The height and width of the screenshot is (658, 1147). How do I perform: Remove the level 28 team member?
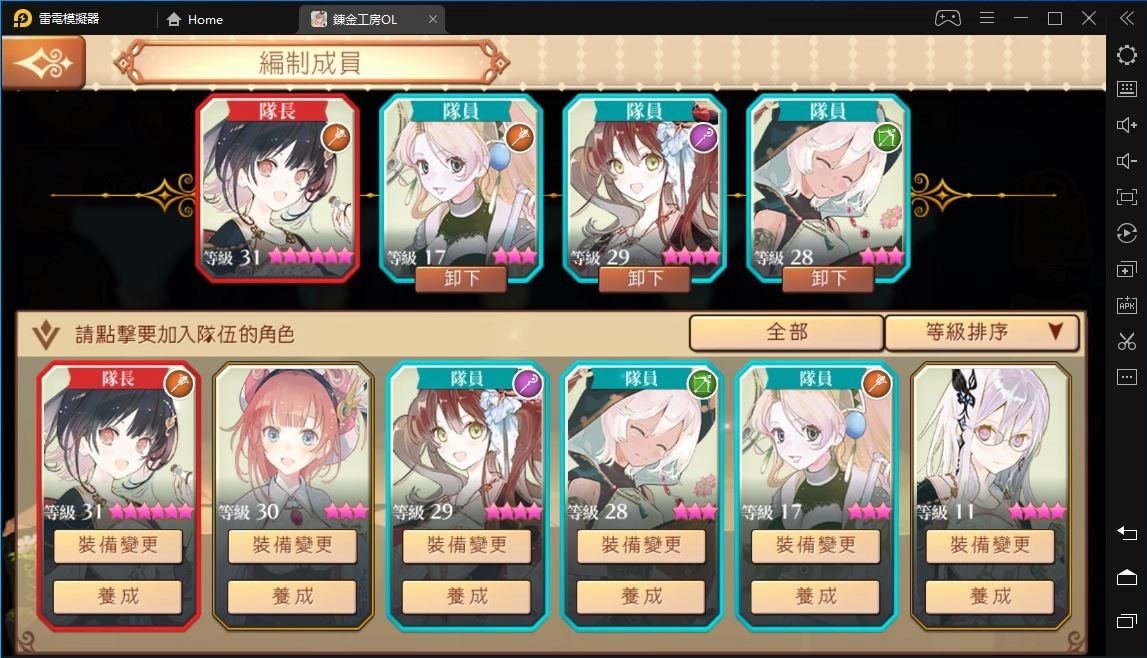tap(828, 278)
